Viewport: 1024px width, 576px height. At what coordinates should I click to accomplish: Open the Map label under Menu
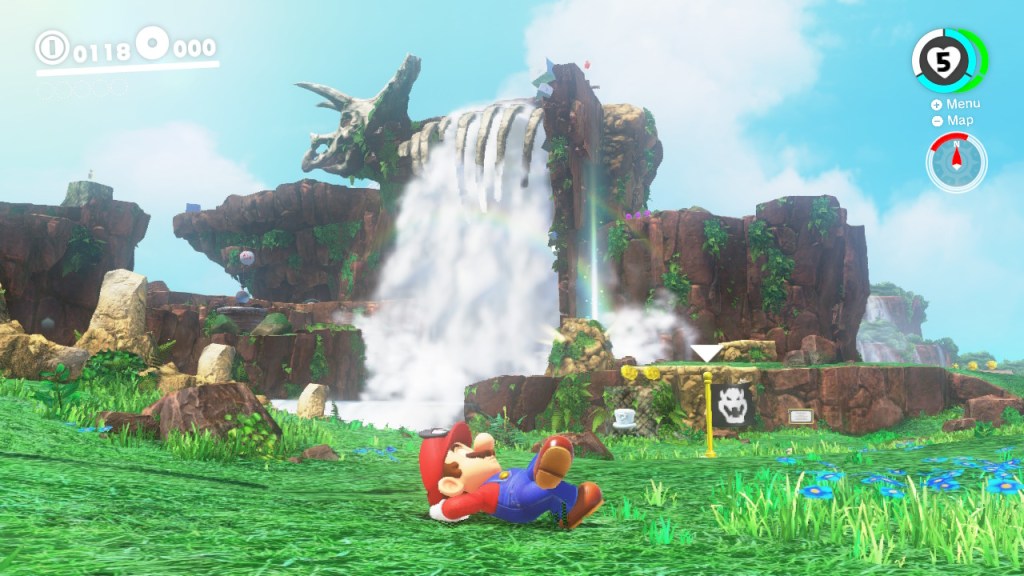click(953, 121)
